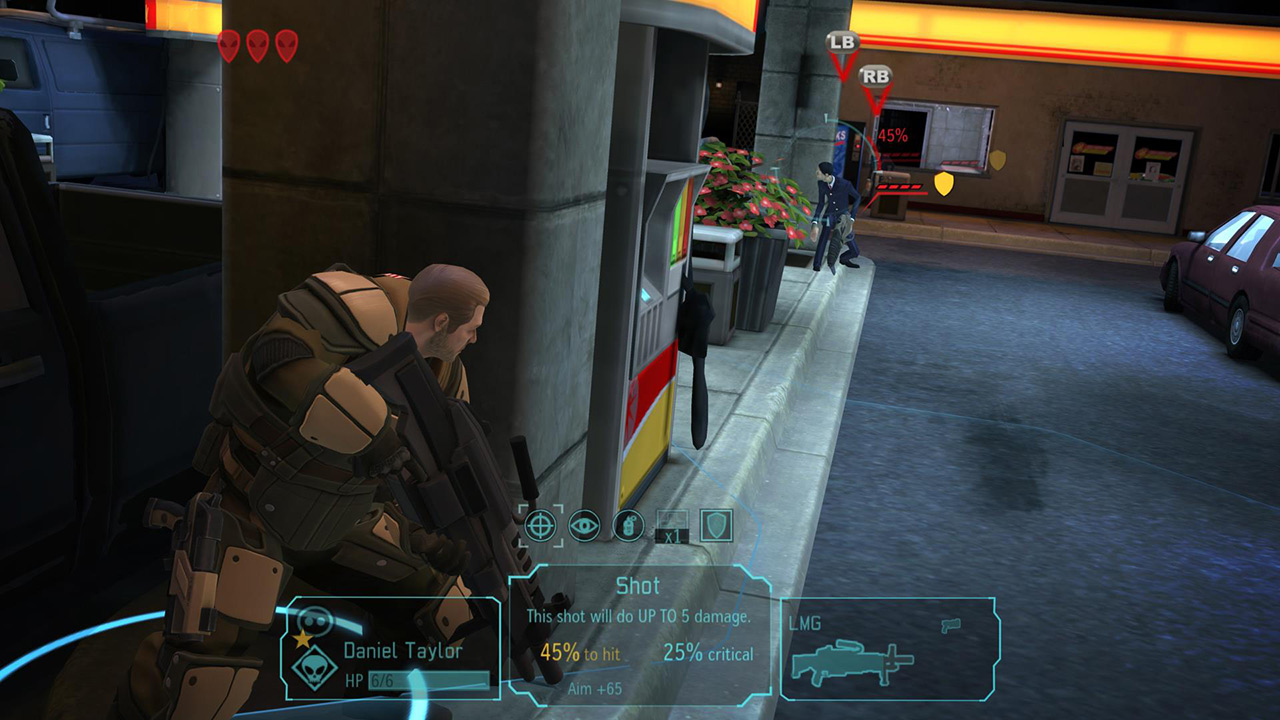Click the first red alien kill counter
The width and height of the screenshot is (1280, 720).
229,44
